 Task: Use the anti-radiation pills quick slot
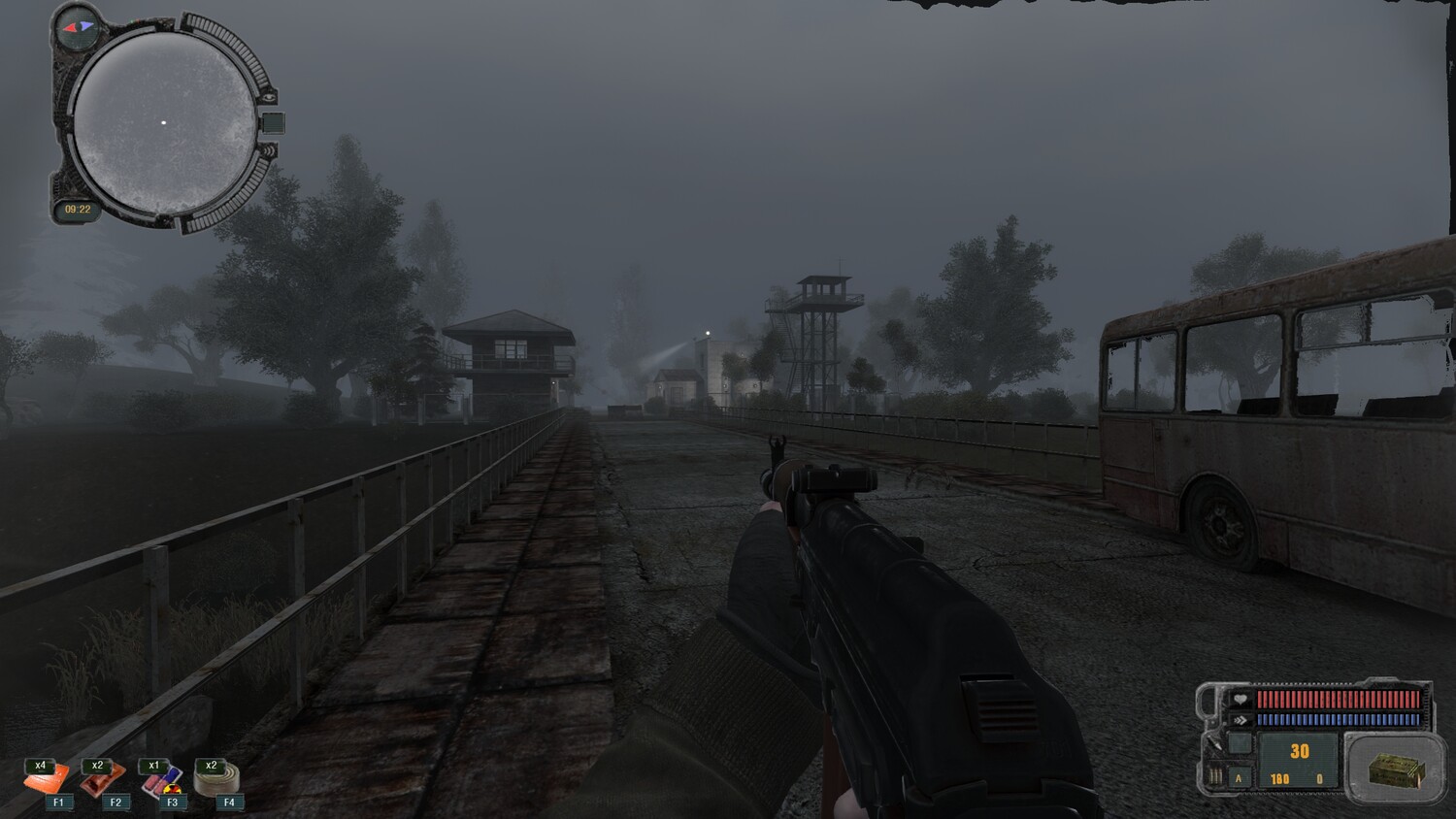point(160,780)
